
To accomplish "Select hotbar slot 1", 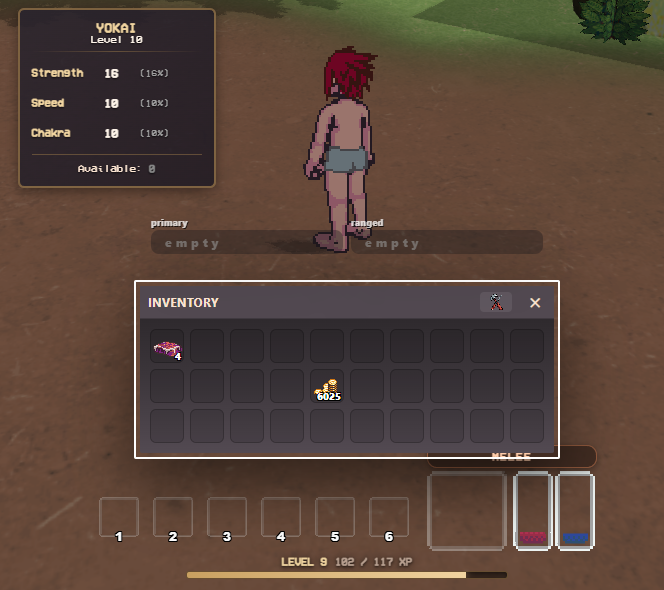I will pyautogui.click(x=119, y=517).
